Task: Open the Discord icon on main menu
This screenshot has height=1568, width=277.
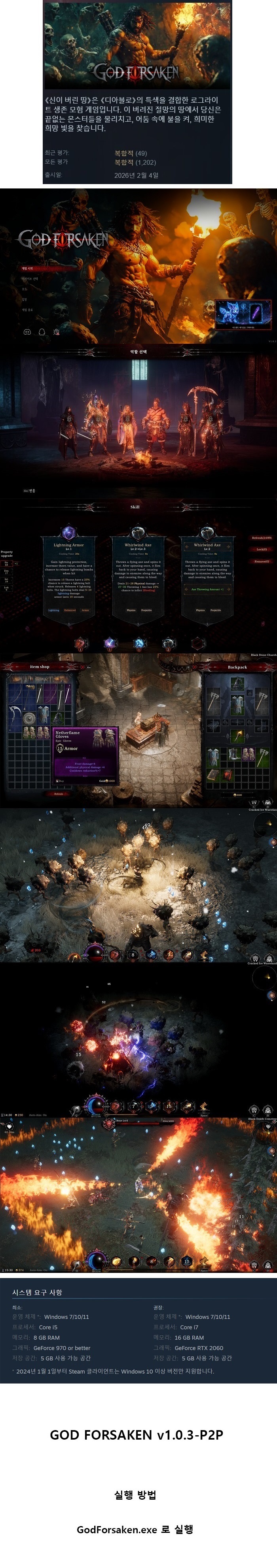Action: tap(27, 332)
